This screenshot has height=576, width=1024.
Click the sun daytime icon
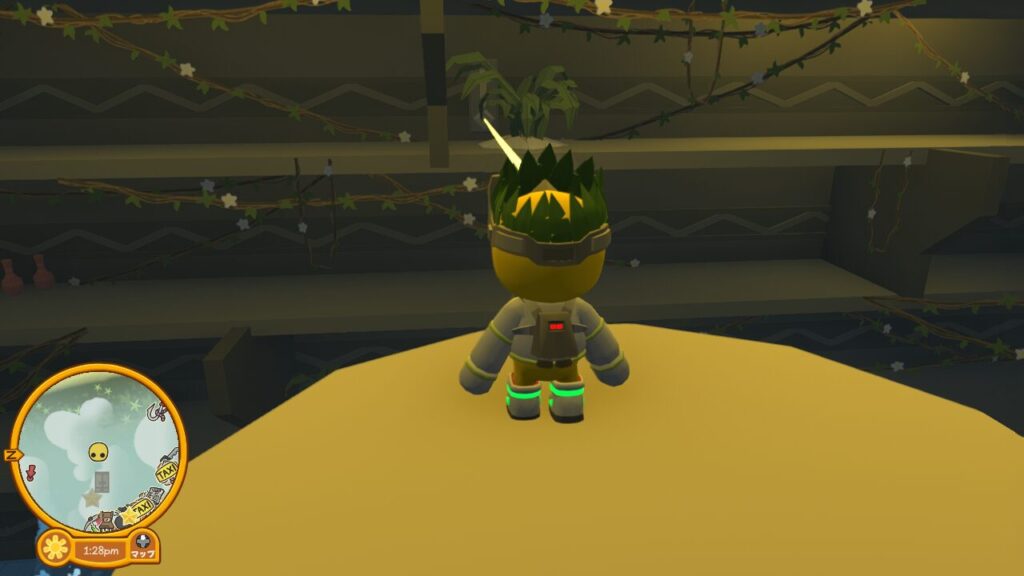[56, 548]
